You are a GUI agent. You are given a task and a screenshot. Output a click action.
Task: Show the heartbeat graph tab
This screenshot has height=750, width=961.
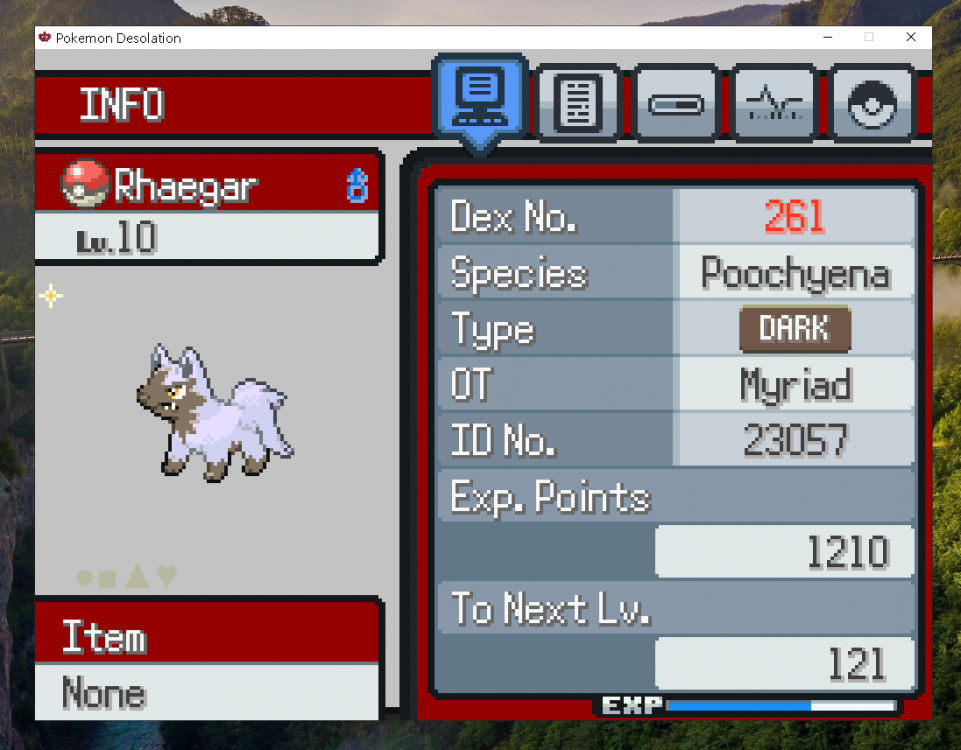[x=773, y=103]
